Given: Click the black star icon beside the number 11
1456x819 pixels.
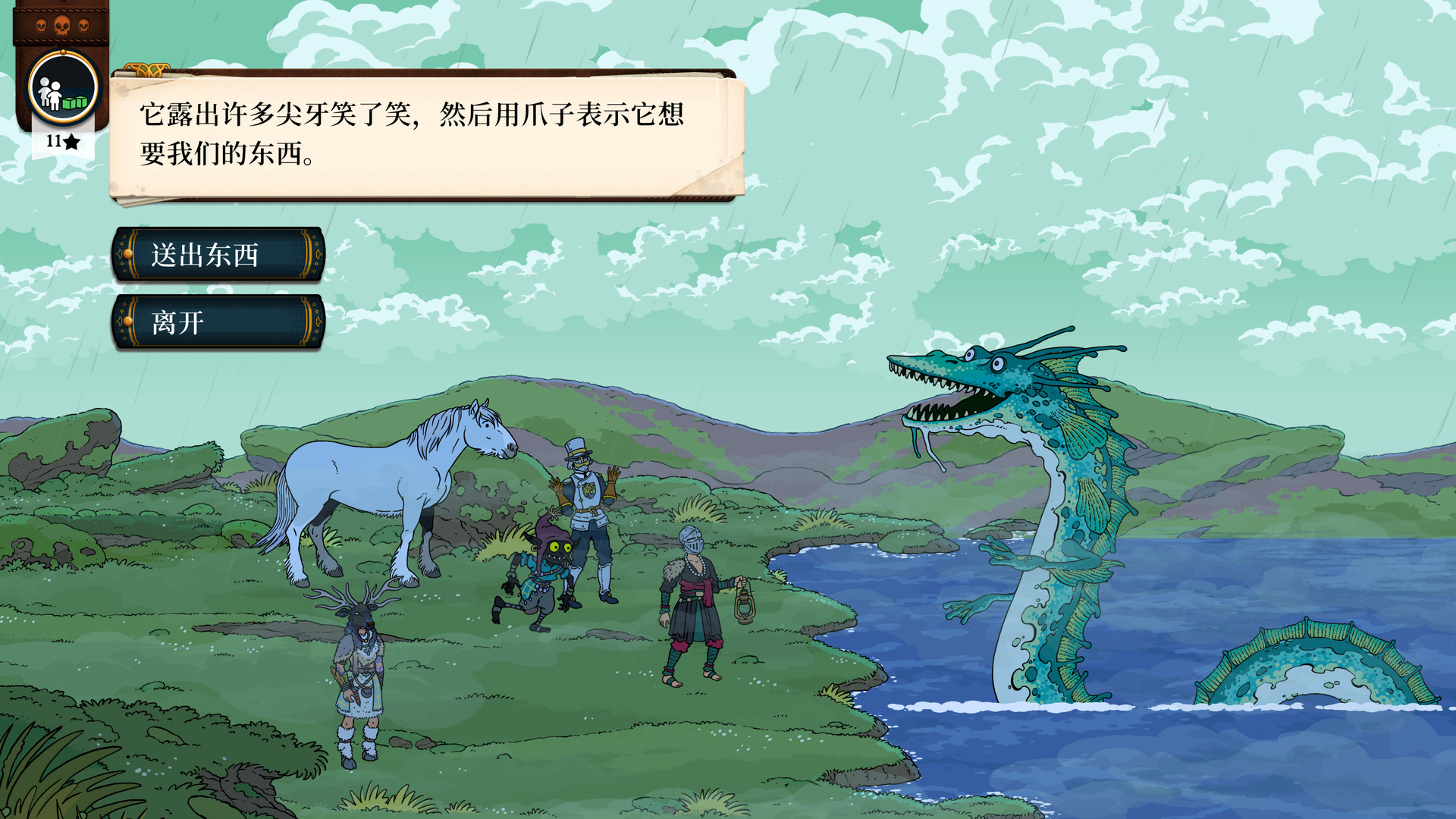Looking at the screenshot, I should [x=71, y=141].
